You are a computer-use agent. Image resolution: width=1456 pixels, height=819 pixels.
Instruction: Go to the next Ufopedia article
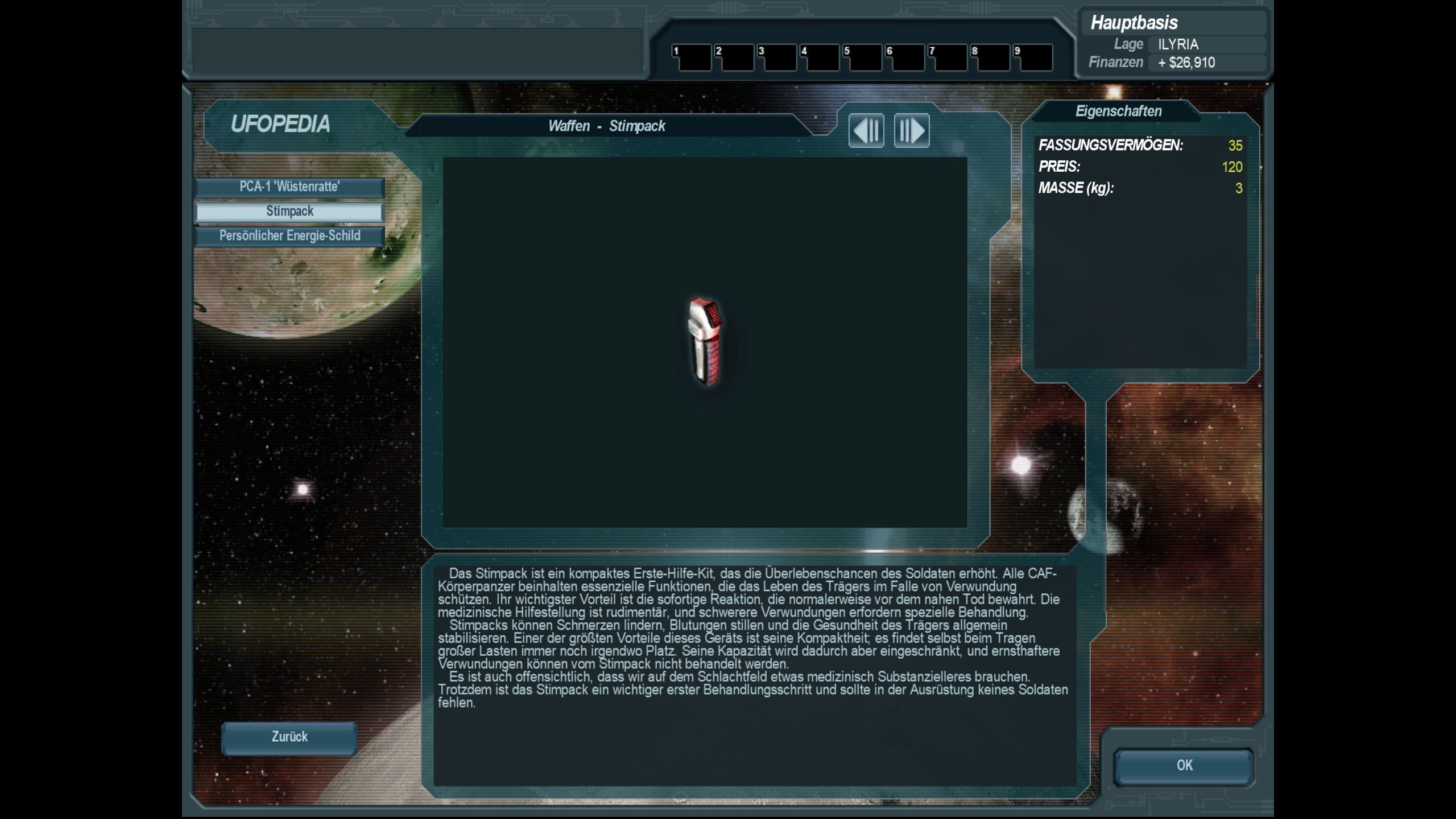click(x=912, y=131)
